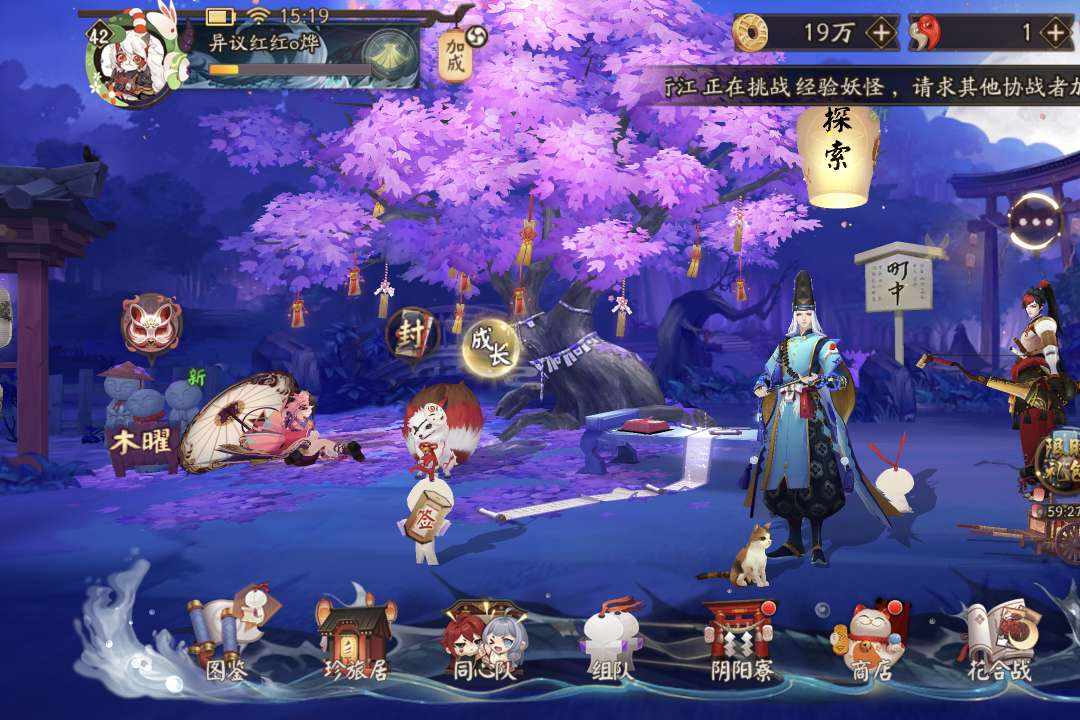
Task: Add more gold coins with plus button
Action: 880,33
